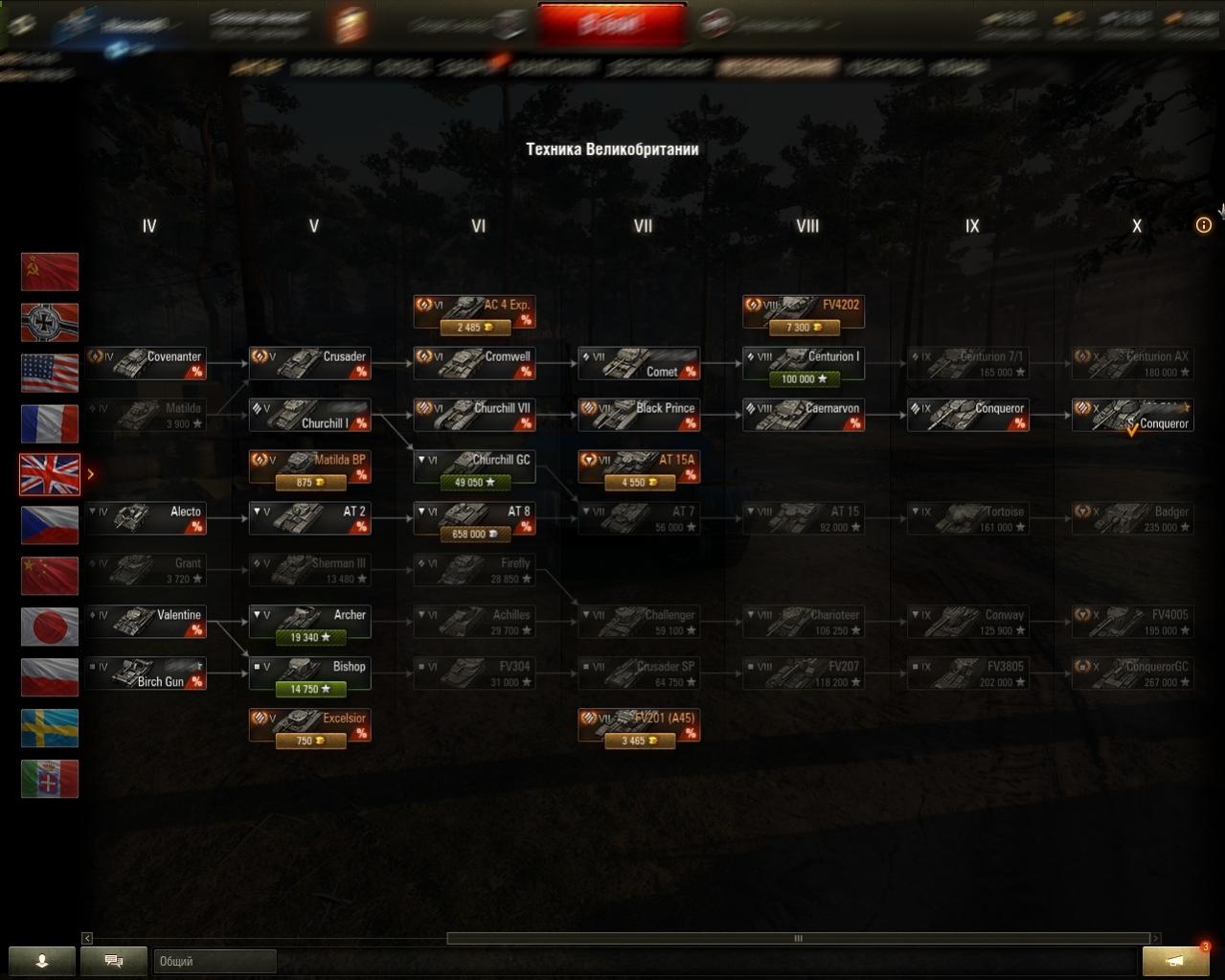Select the Cromwell tank node
The image size is (1225, 980).
[x=474, y=363]
